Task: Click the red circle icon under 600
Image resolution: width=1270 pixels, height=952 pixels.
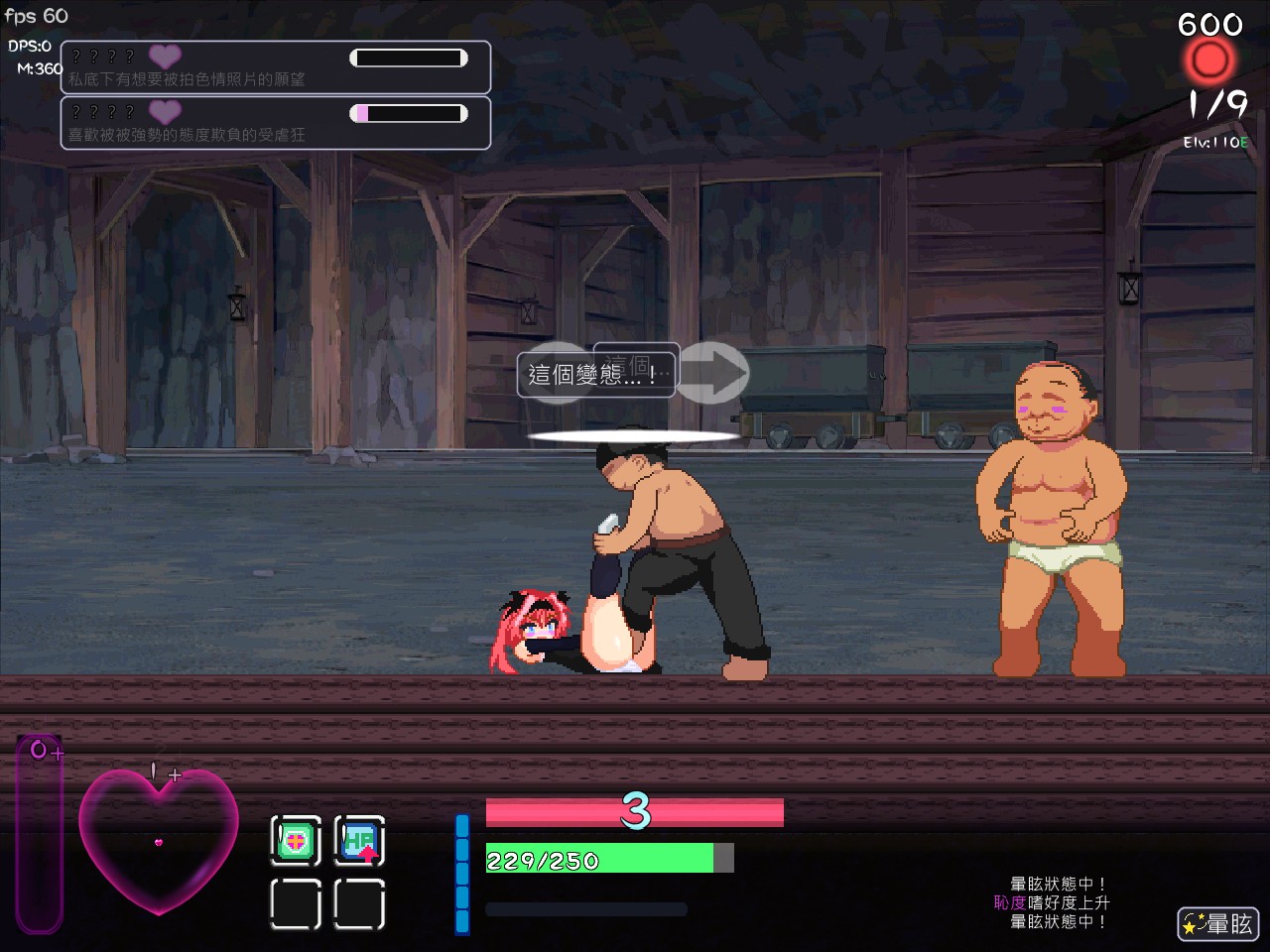Action: (x=1209, y=61)
